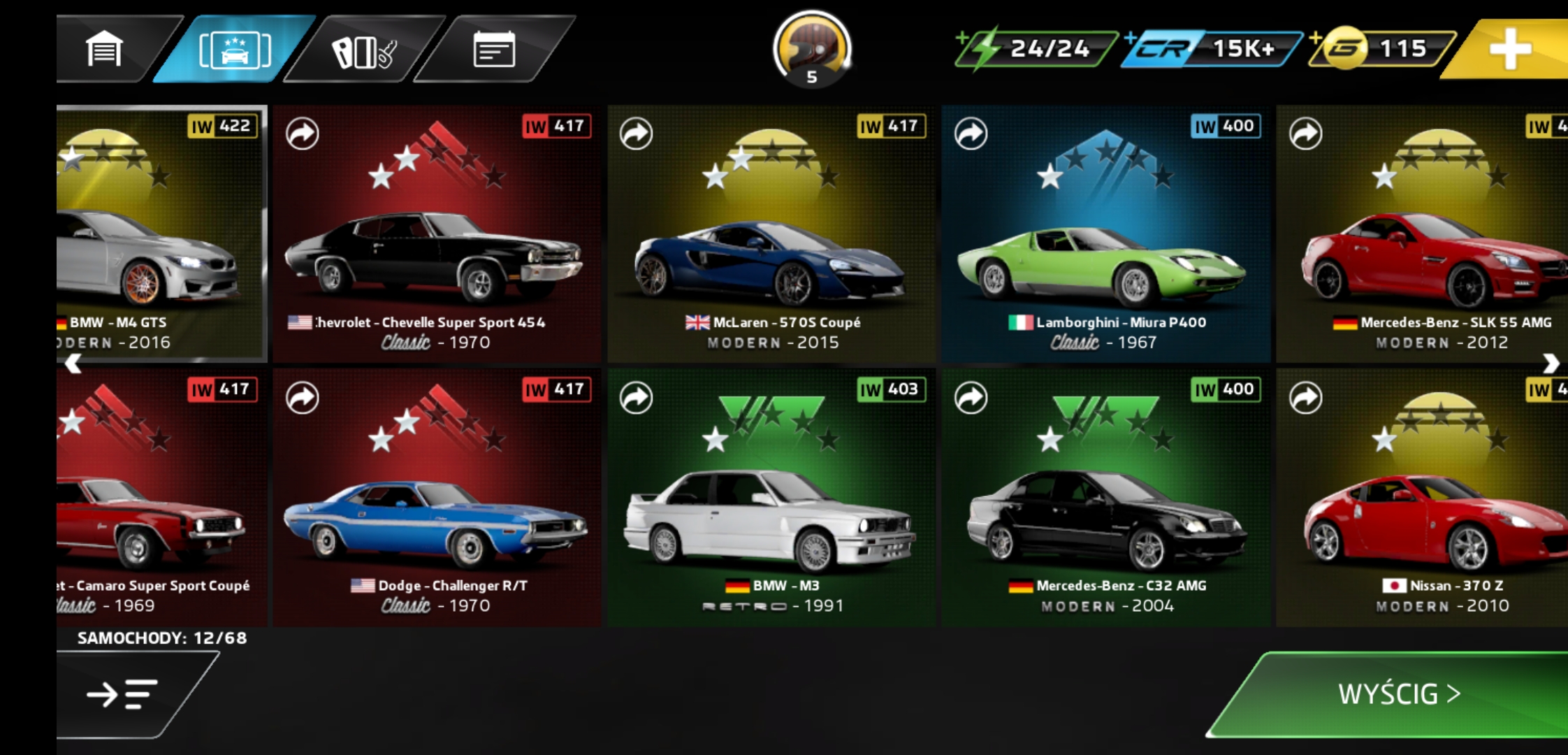Start the race with WYŚCIG button
The height and width of the screenshot is (755, 1568).
1398,694
